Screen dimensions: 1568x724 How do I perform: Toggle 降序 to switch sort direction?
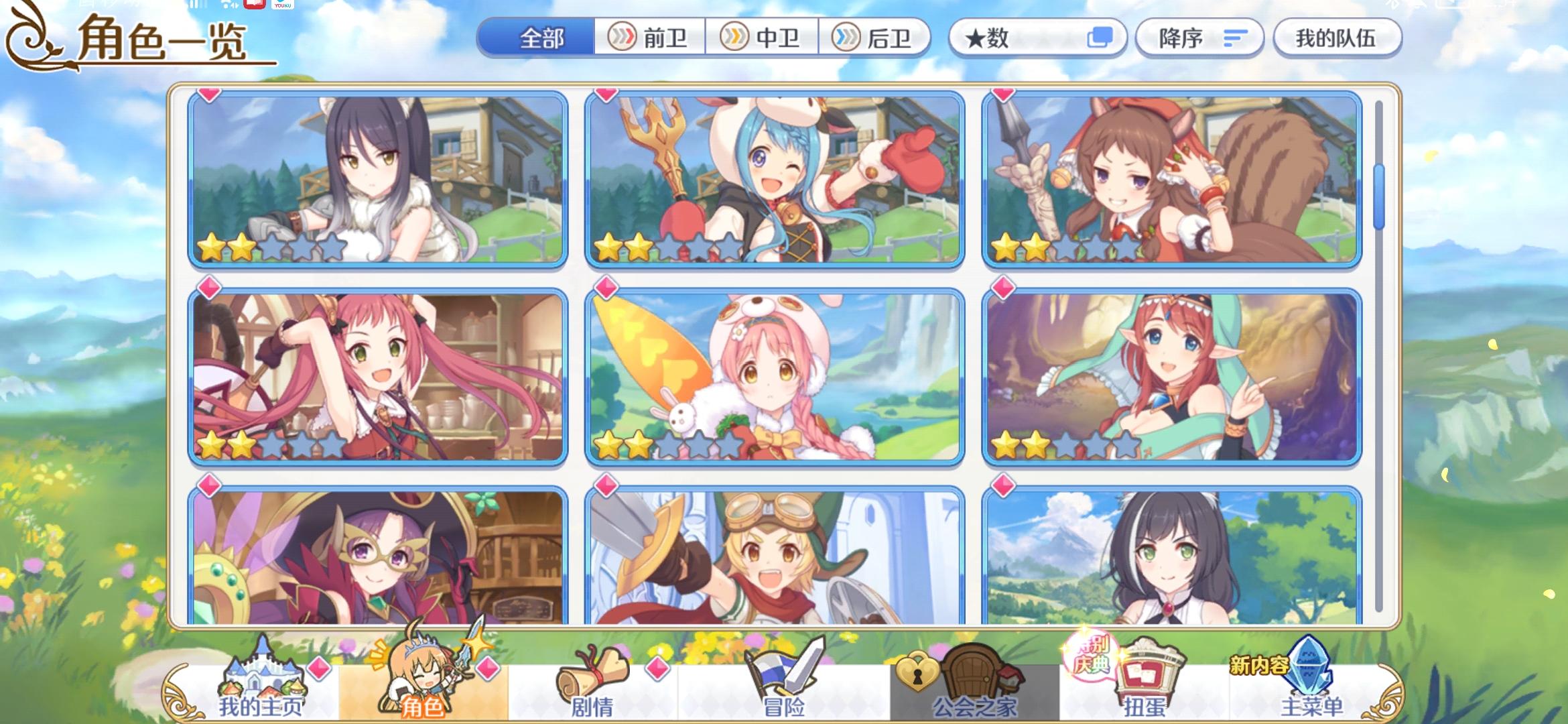(x=1199, y=38)
